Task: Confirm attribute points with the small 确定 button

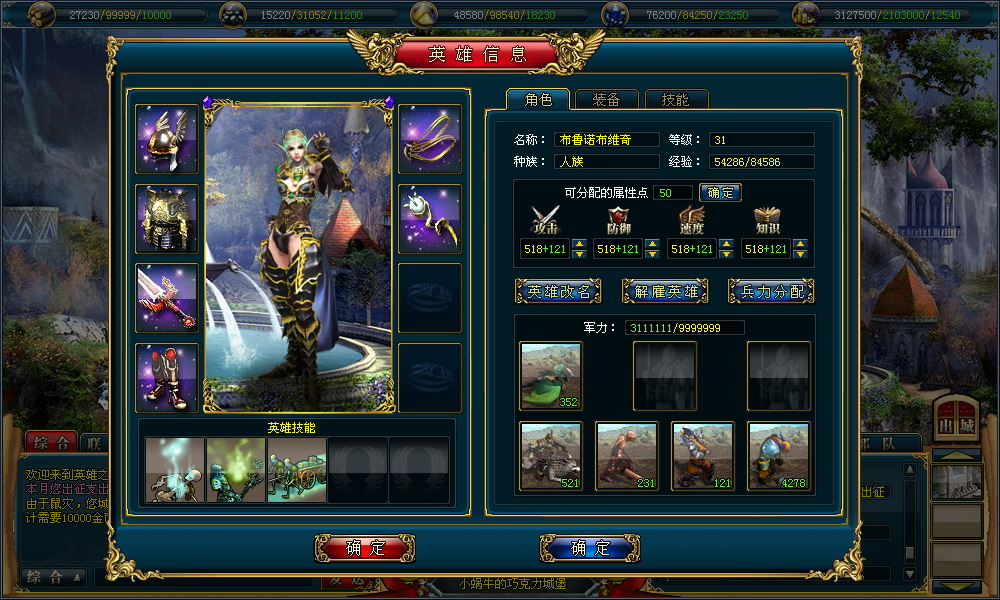Action: pos(720,192)
